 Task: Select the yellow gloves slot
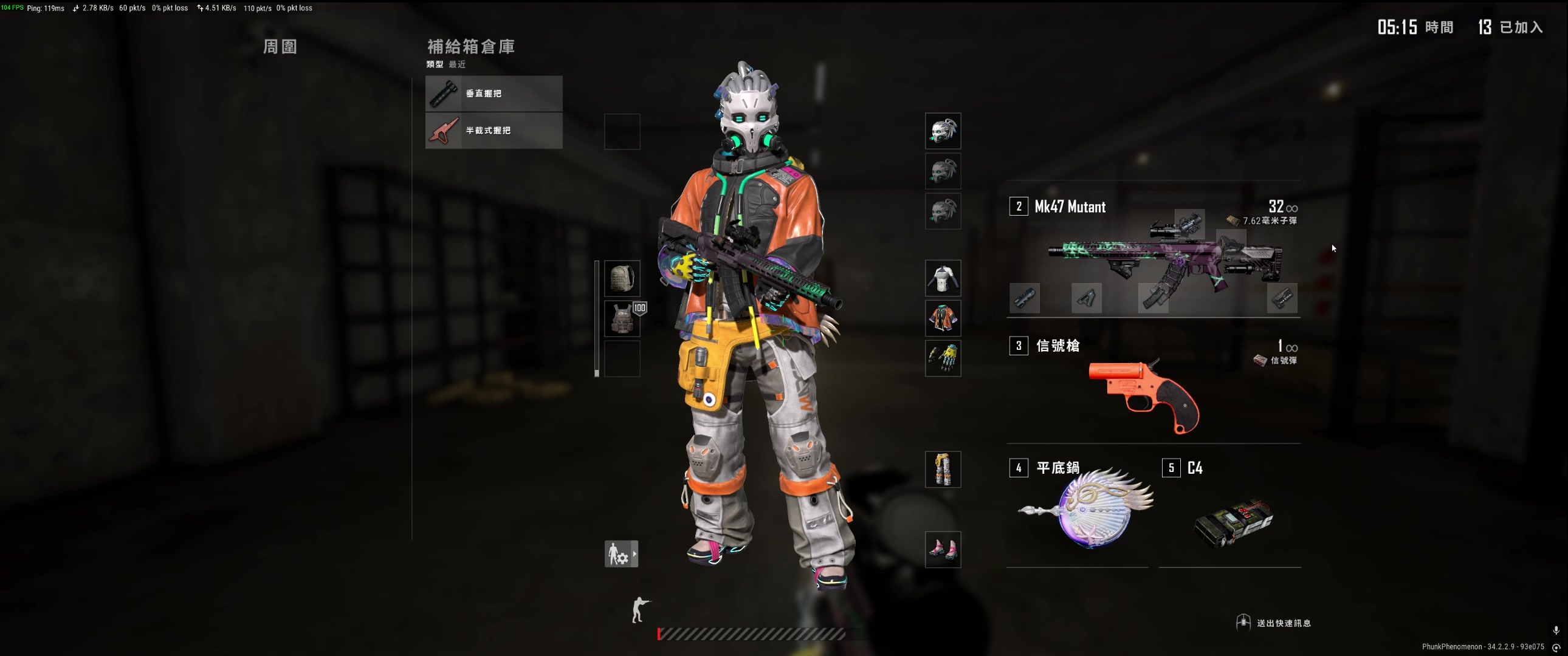(x=943, y=358)
